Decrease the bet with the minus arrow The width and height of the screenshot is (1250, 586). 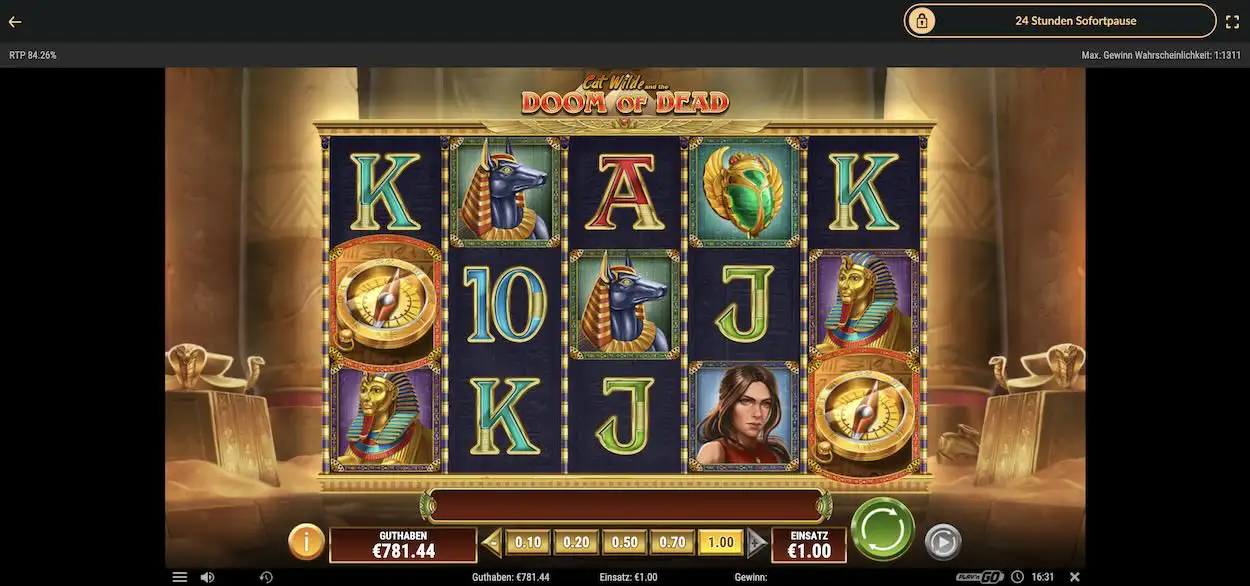coord(491,543)
